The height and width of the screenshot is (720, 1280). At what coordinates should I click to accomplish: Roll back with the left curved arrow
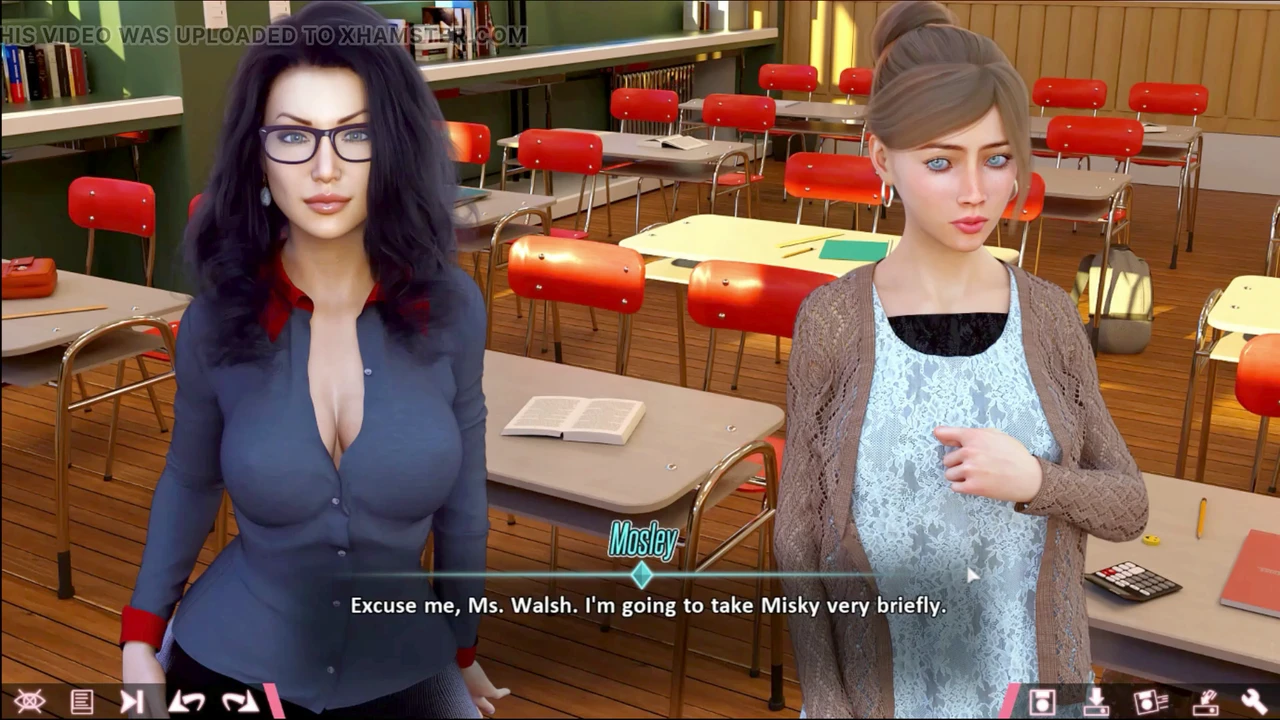point(186,701)
